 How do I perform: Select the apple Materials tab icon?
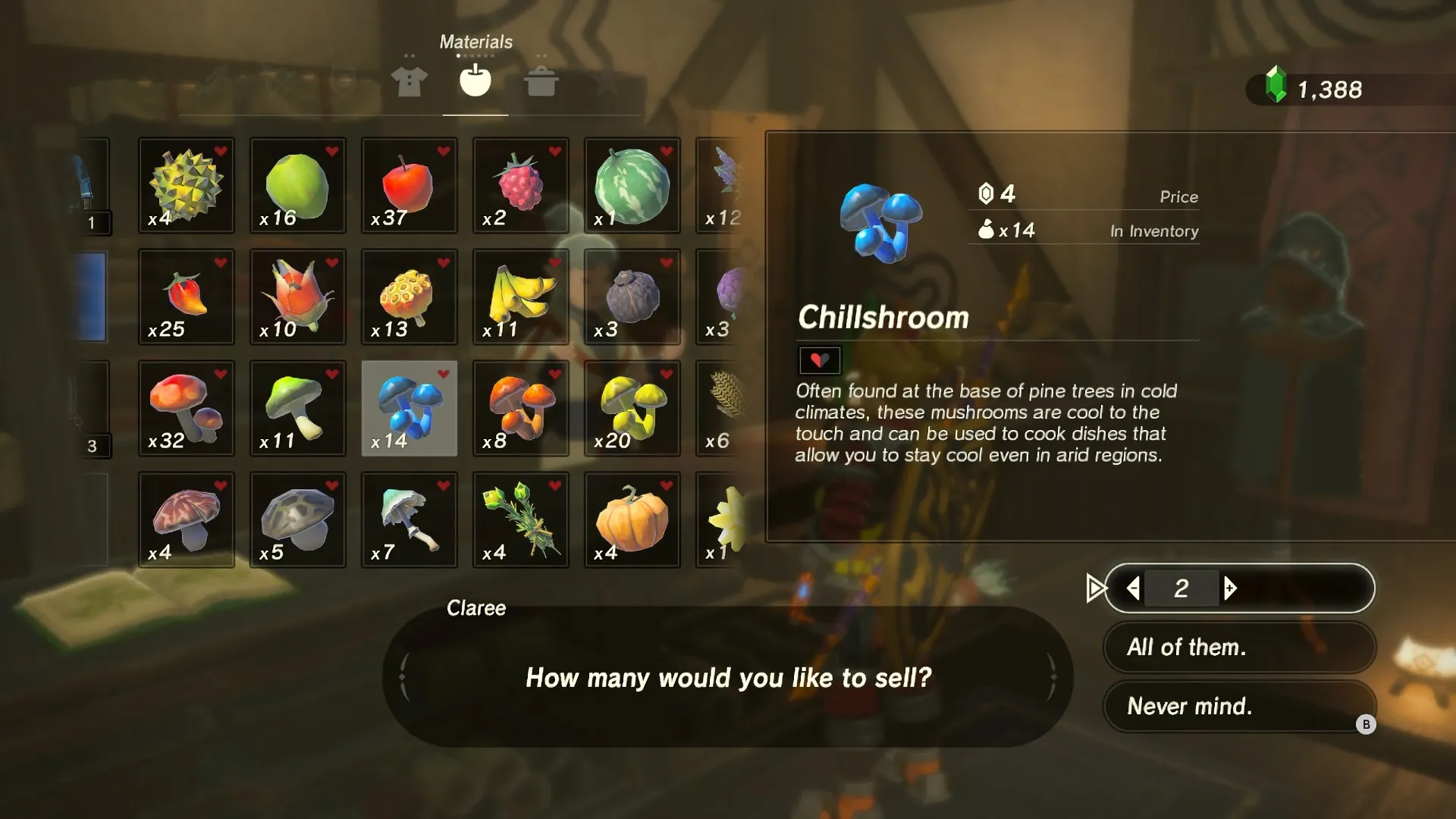[x=475, y=79]
